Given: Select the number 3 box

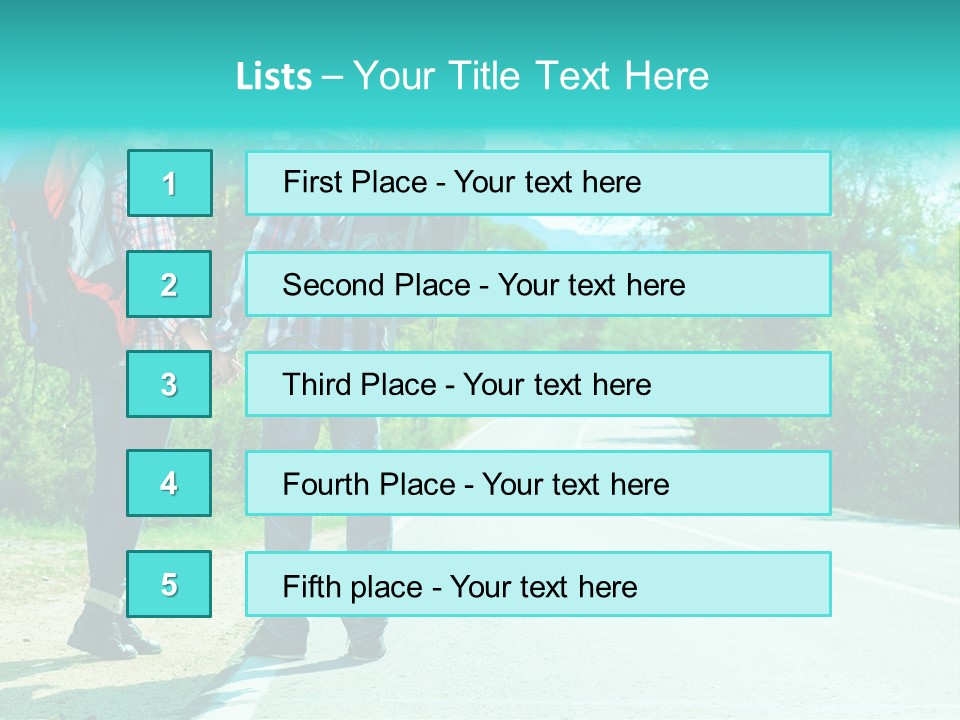Looking at the screenshot, I should [x=169, y=384].
